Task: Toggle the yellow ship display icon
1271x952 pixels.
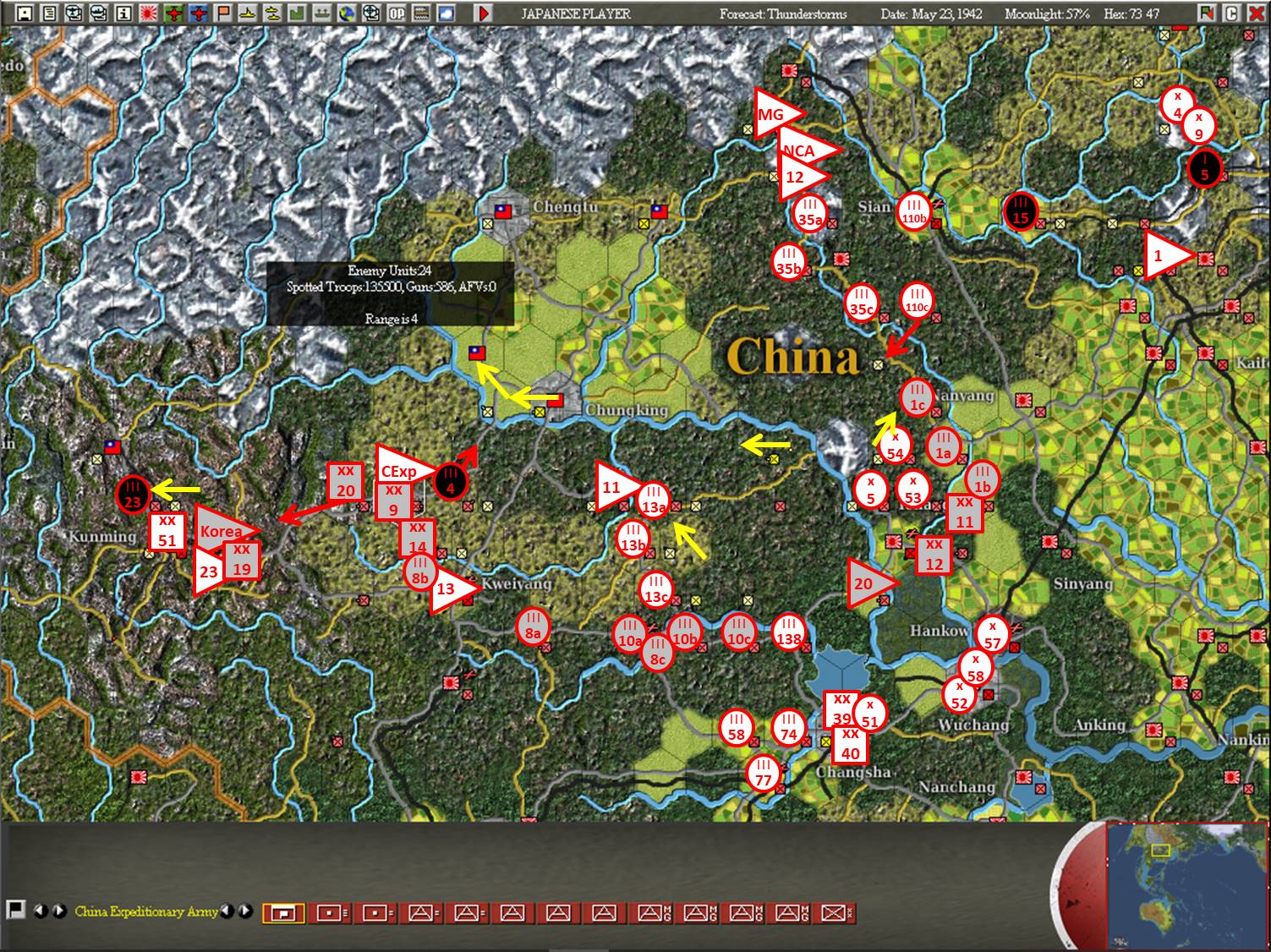Action: click(248, 13)
